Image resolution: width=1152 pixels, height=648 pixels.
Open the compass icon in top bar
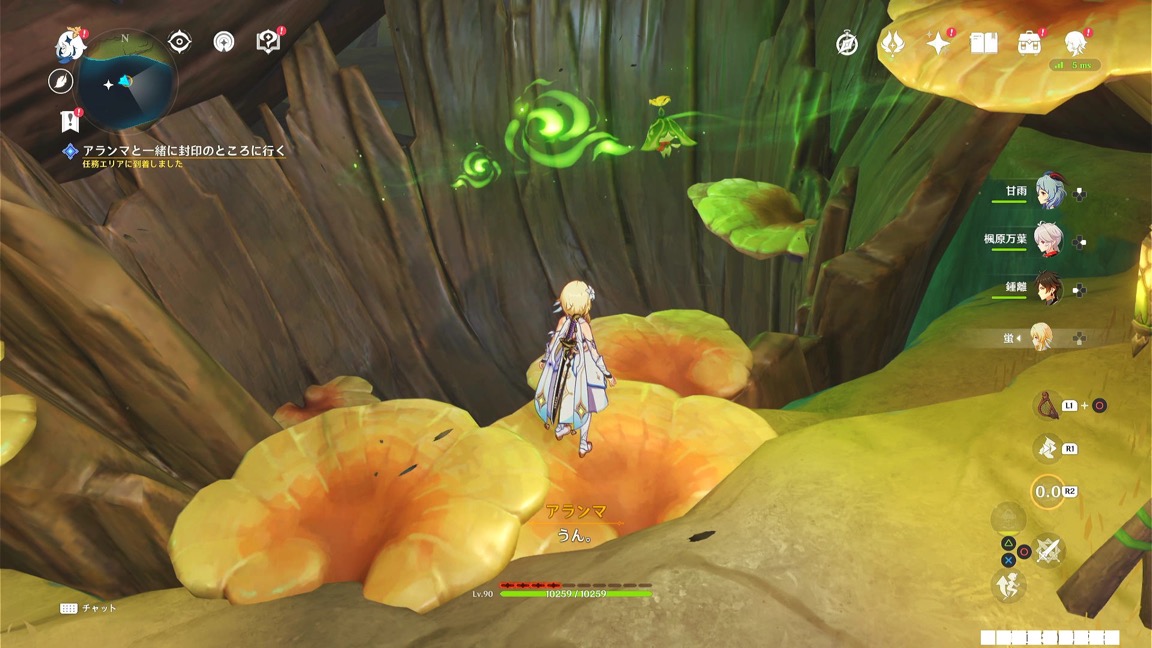click(847, 44)
